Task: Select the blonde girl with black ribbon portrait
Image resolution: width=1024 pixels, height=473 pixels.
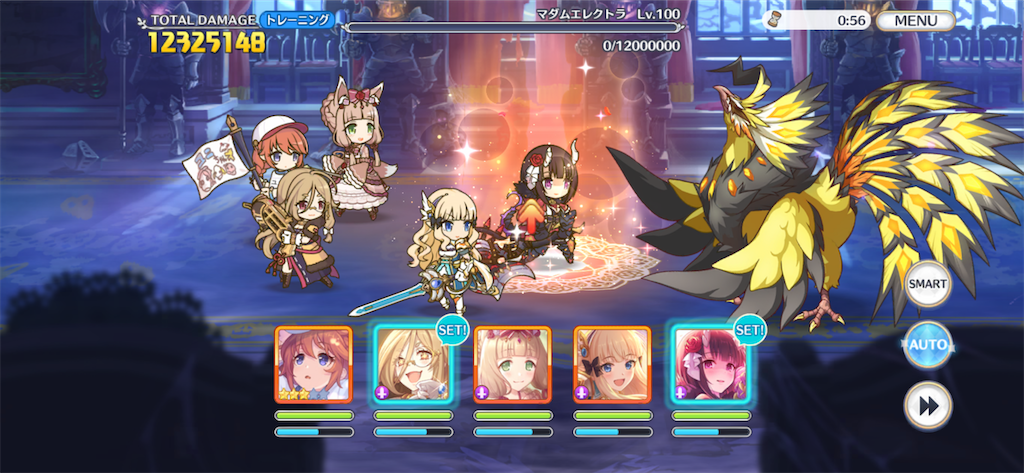Action: [611, 364]
